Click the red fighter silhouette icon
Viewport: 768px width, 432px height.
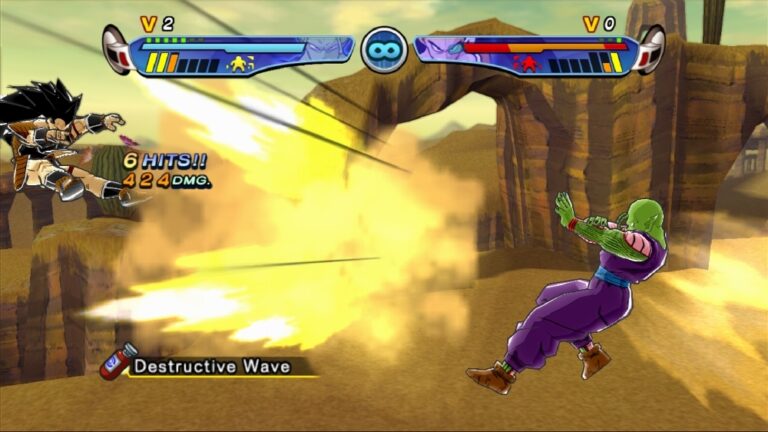click(527, 64)
